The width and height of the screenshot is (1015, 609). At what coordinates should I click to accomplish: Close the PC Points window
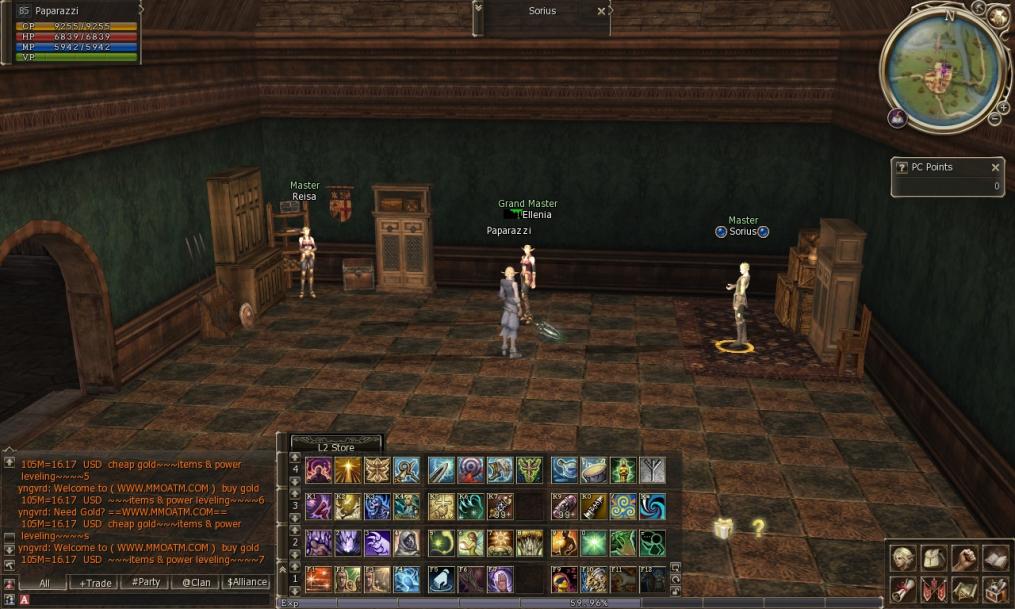[x=995, y=168]
